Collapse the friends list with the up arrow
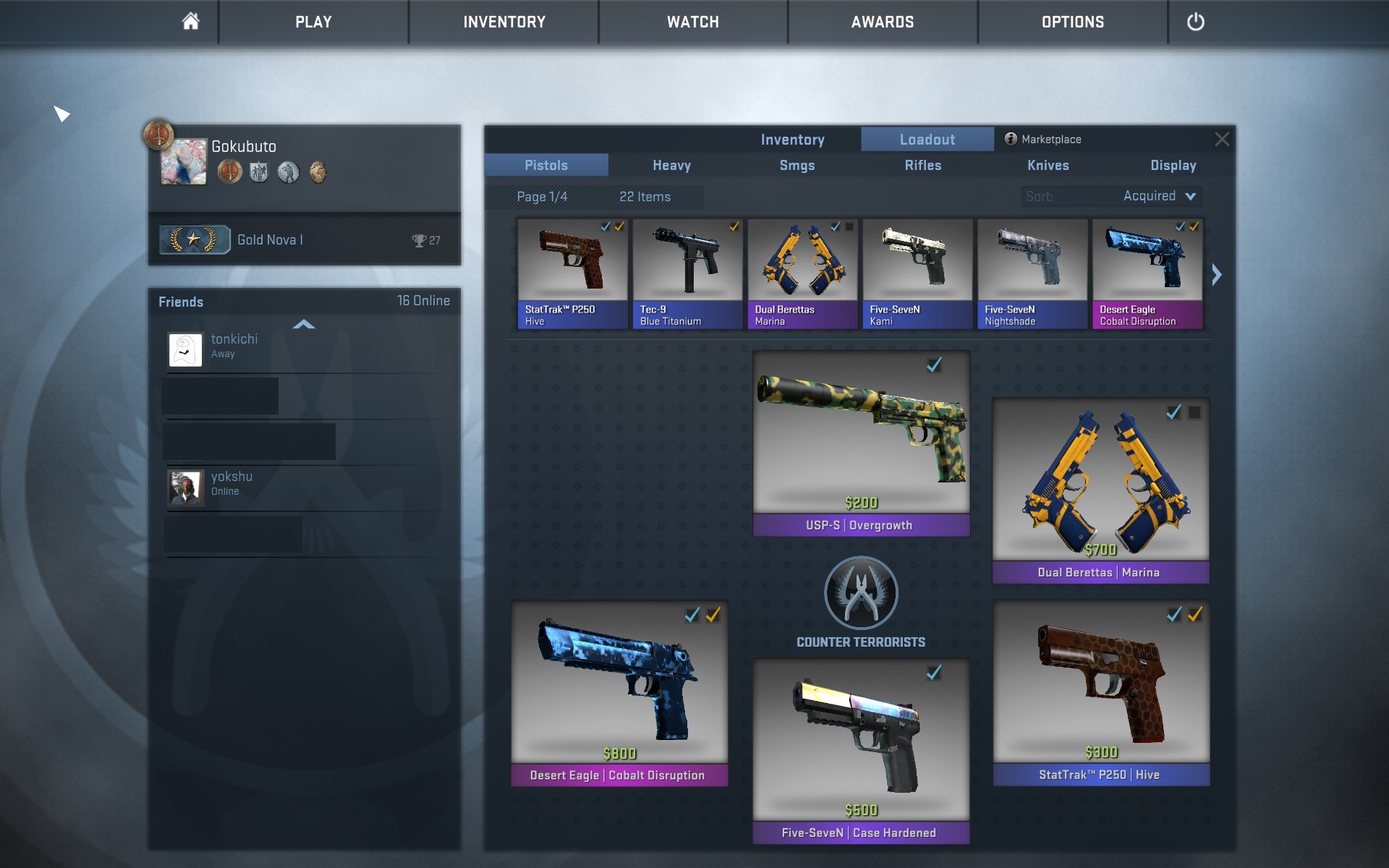 point(304,325)
